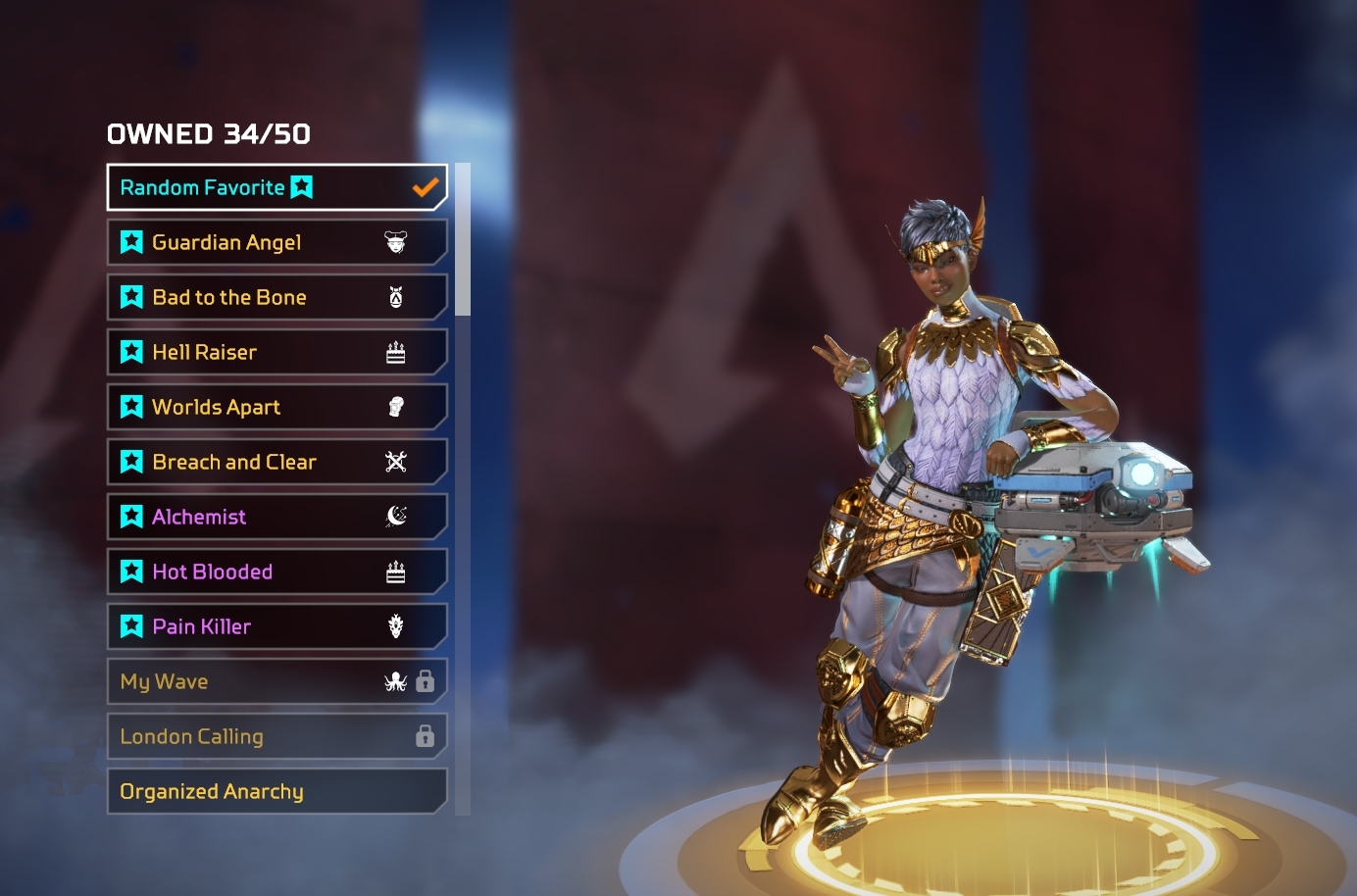This screenshot has width=1357, height=896.
Task: View the locked London Calling skin
Action: (x=275, y=736)
